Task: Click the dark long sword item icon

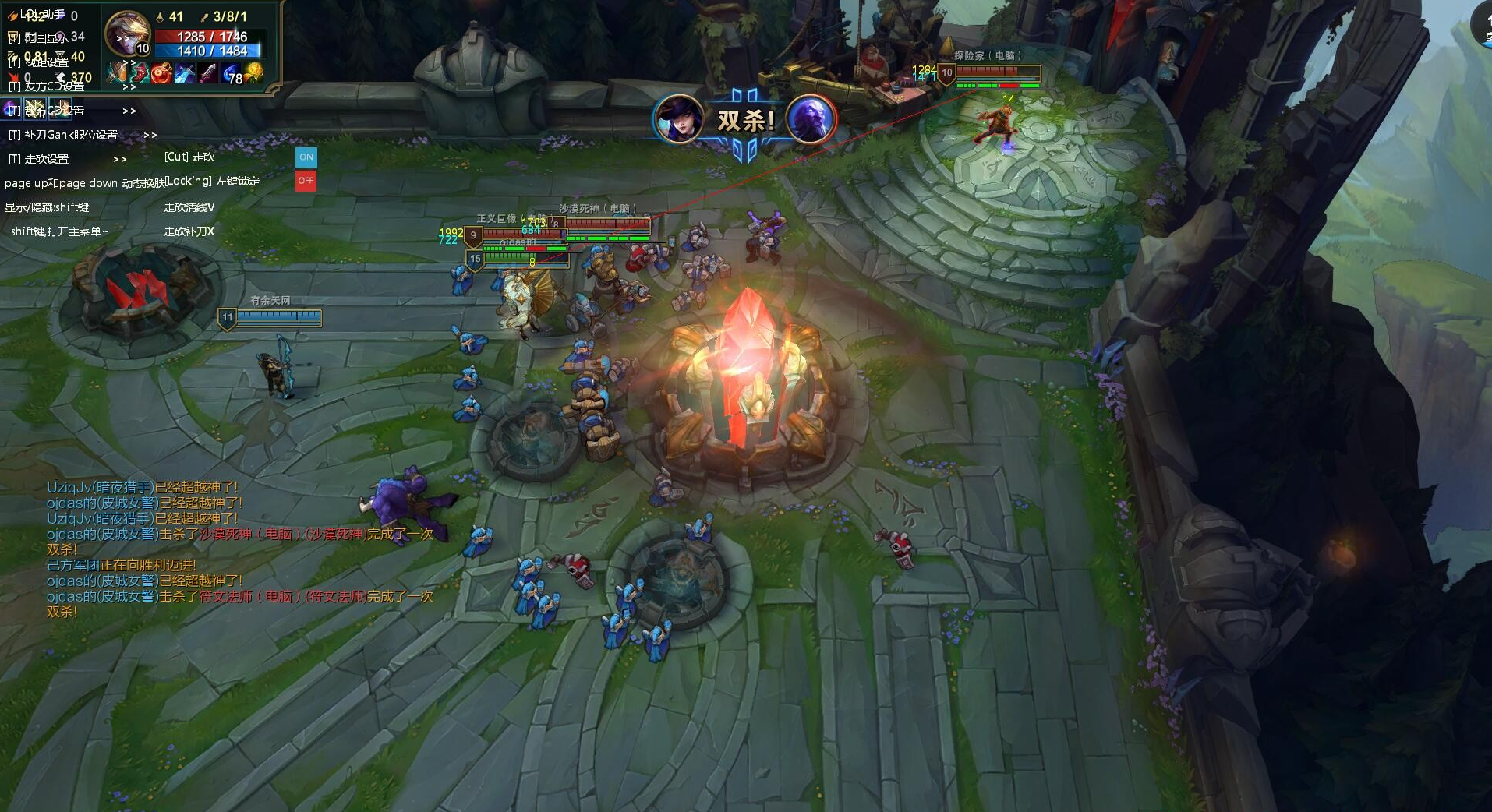Action: click(207, 73)
